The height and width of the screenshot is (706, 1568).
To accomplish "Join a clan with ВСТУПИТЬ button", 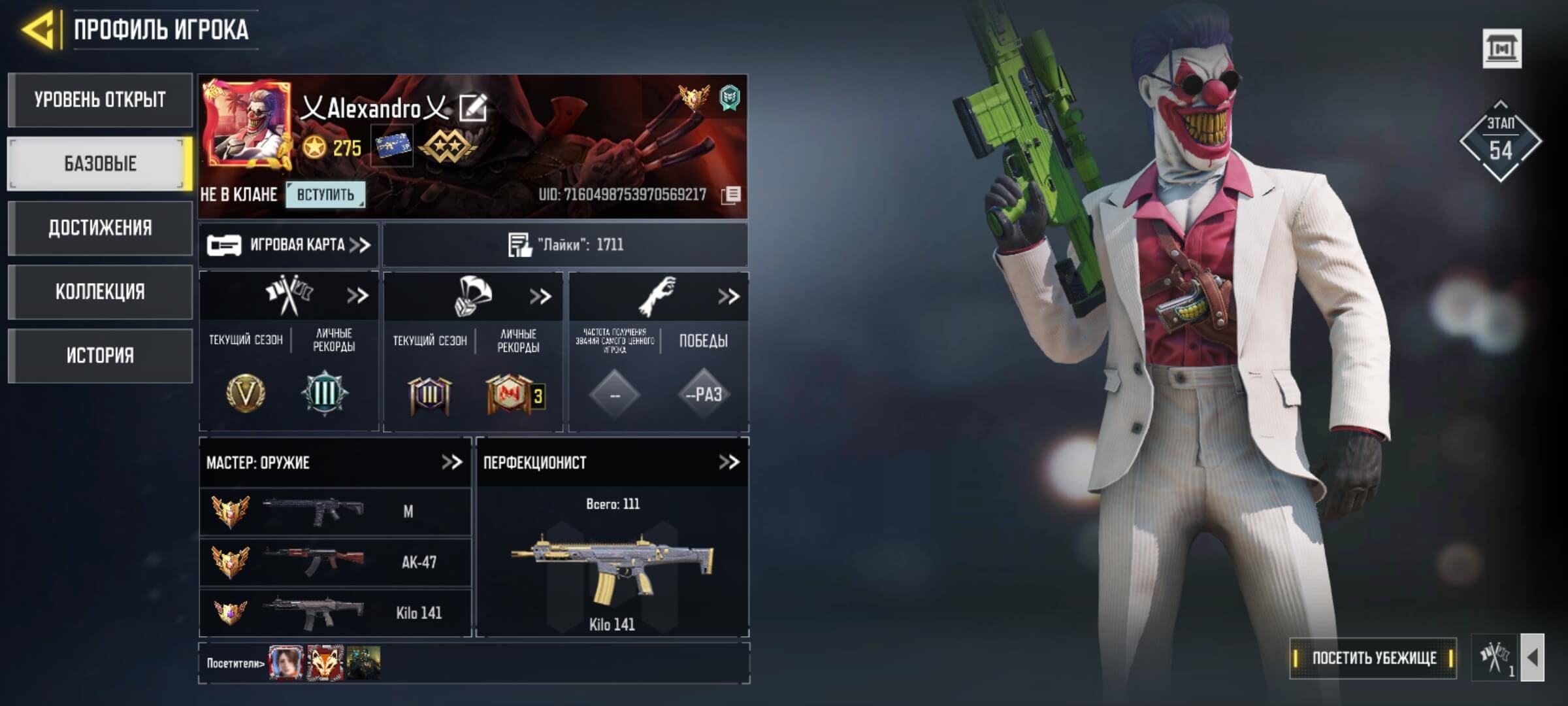I will (x=325, y=195).
